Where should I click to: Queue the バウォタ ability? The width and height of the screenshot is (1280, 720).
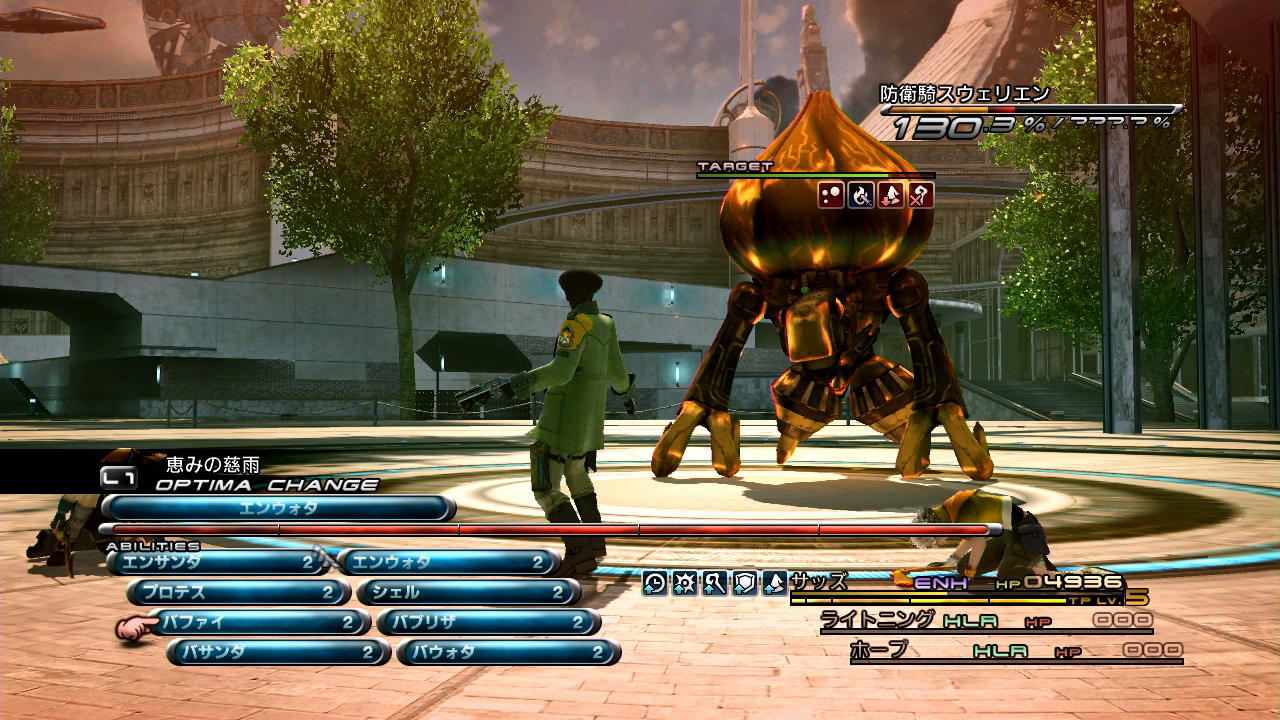pos(508,652)
